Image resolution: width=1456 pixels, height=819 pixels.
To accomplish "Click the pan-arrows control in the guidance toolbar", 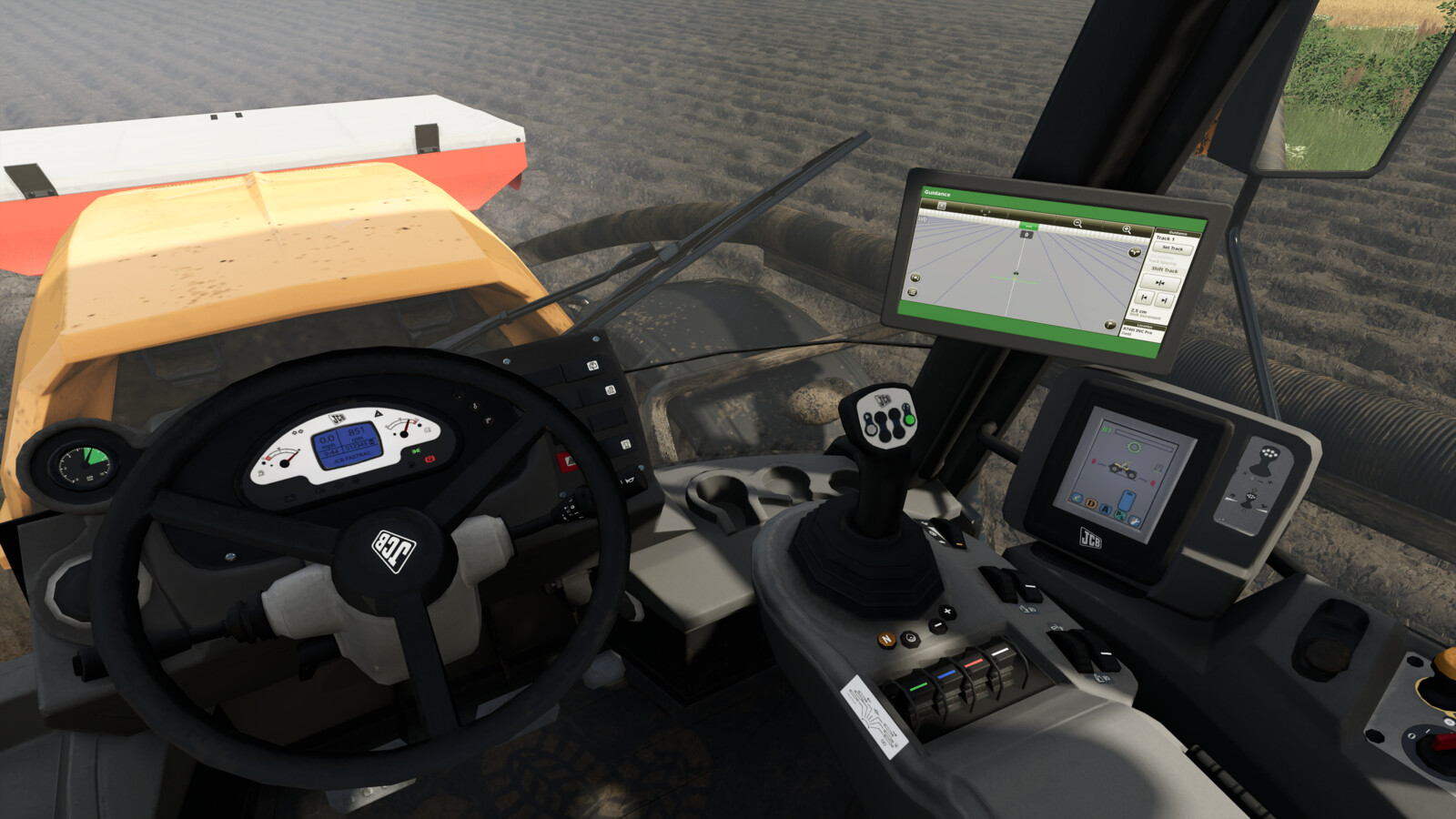I will pos(986,212).
